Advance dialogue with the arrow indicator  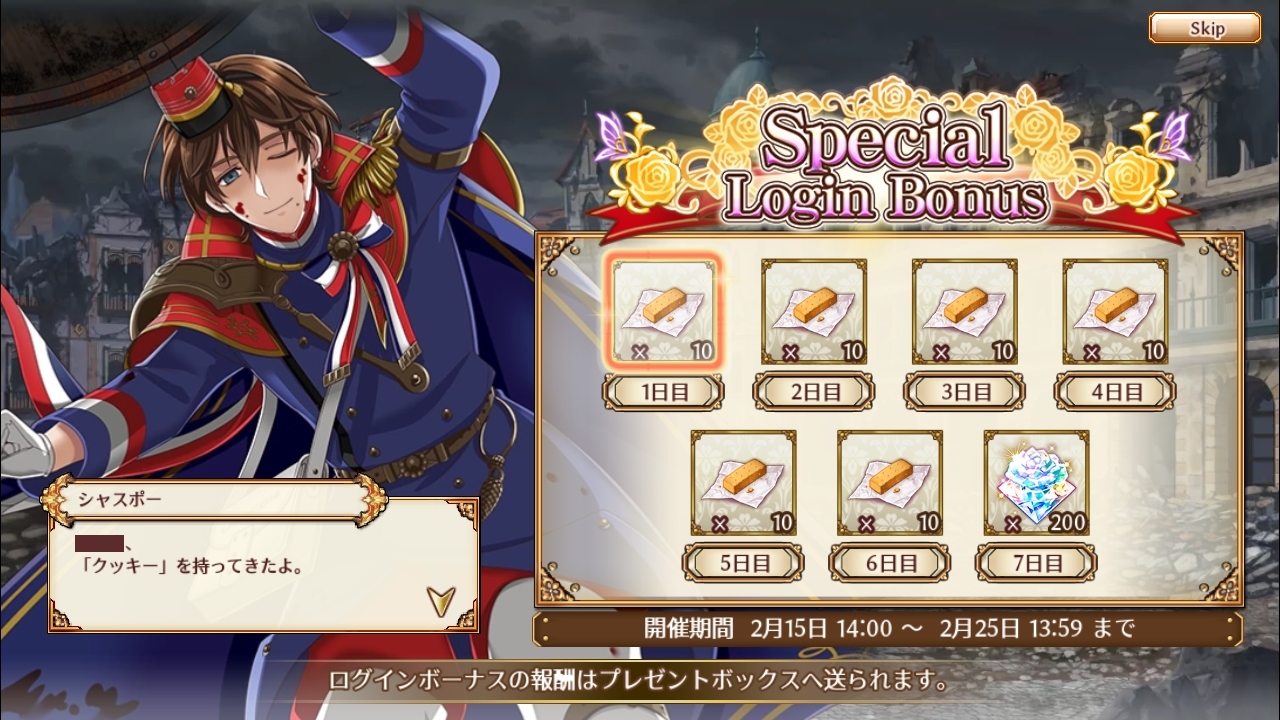tap(439, 599)
